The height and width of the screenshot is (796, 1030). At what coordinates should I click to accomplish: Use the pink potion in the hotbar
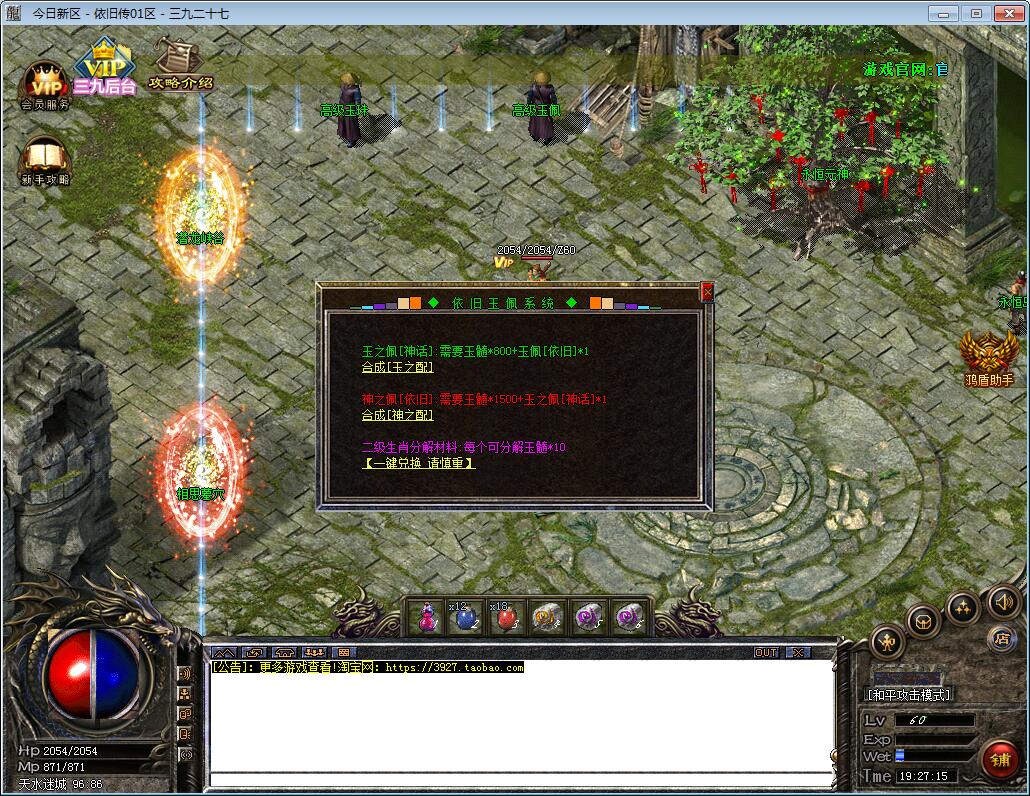click(x=428, y=617)
